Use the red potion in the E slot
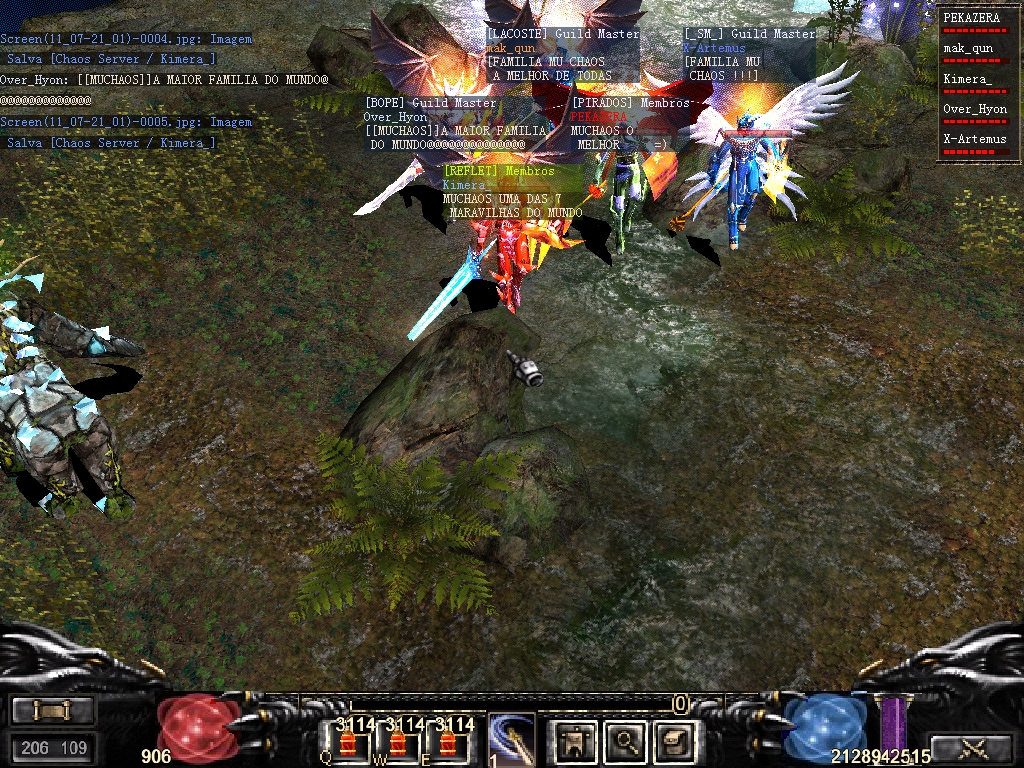1024x768 pixels. tap(447, 743)
